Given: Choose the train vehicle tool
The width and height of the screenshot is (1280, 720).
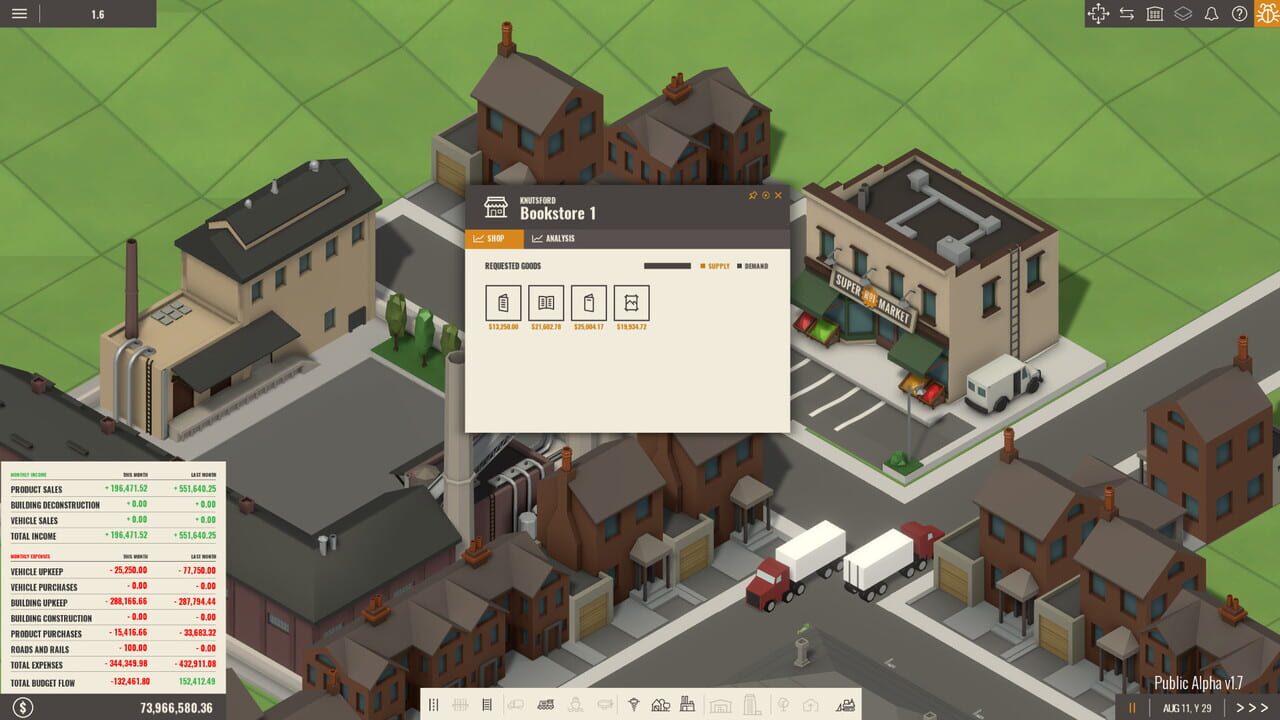Looking at the screenshot, I should point(546,705).
